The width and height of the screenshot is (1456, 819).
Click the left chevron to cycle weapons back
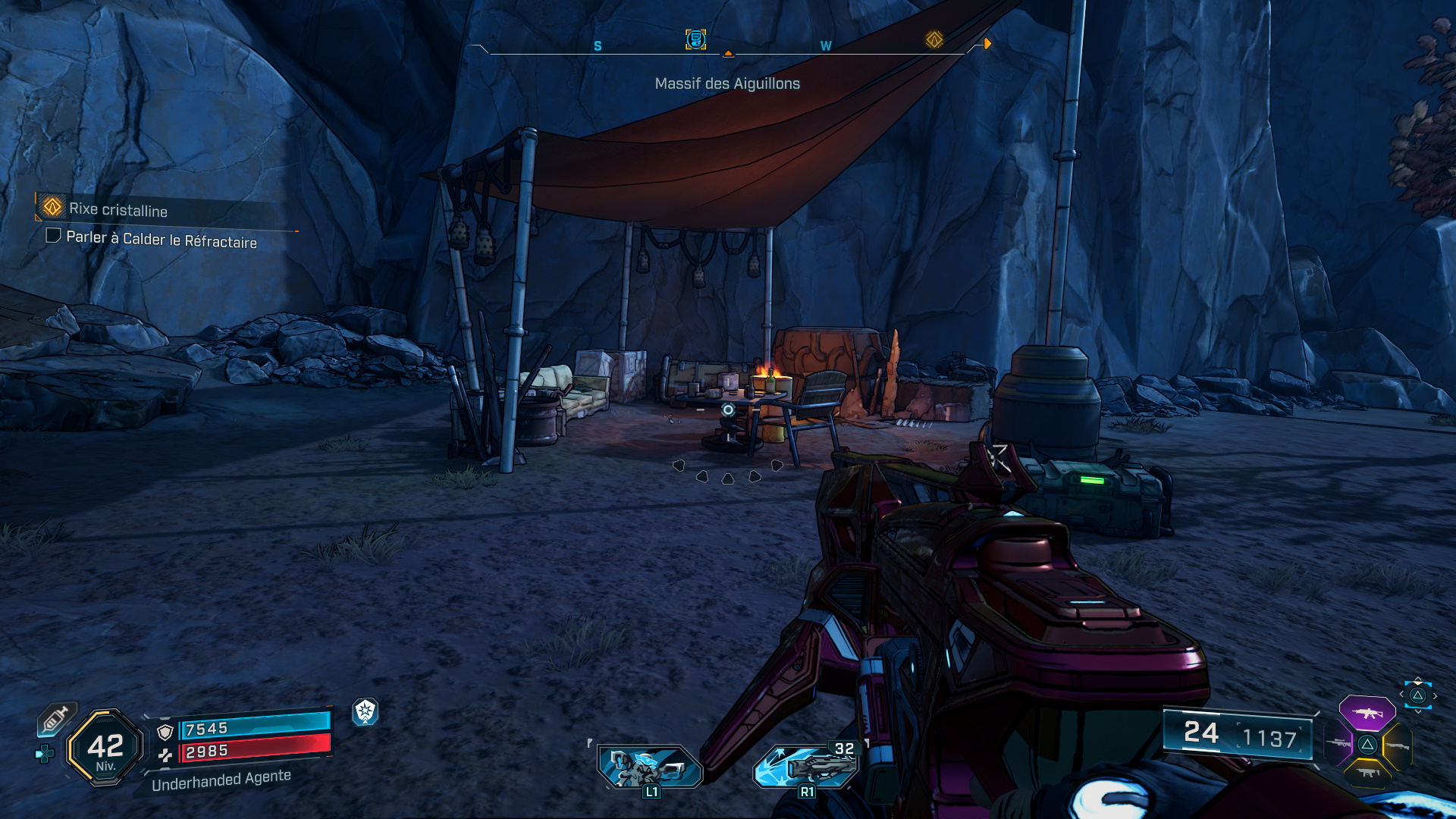click(1401, 695)
